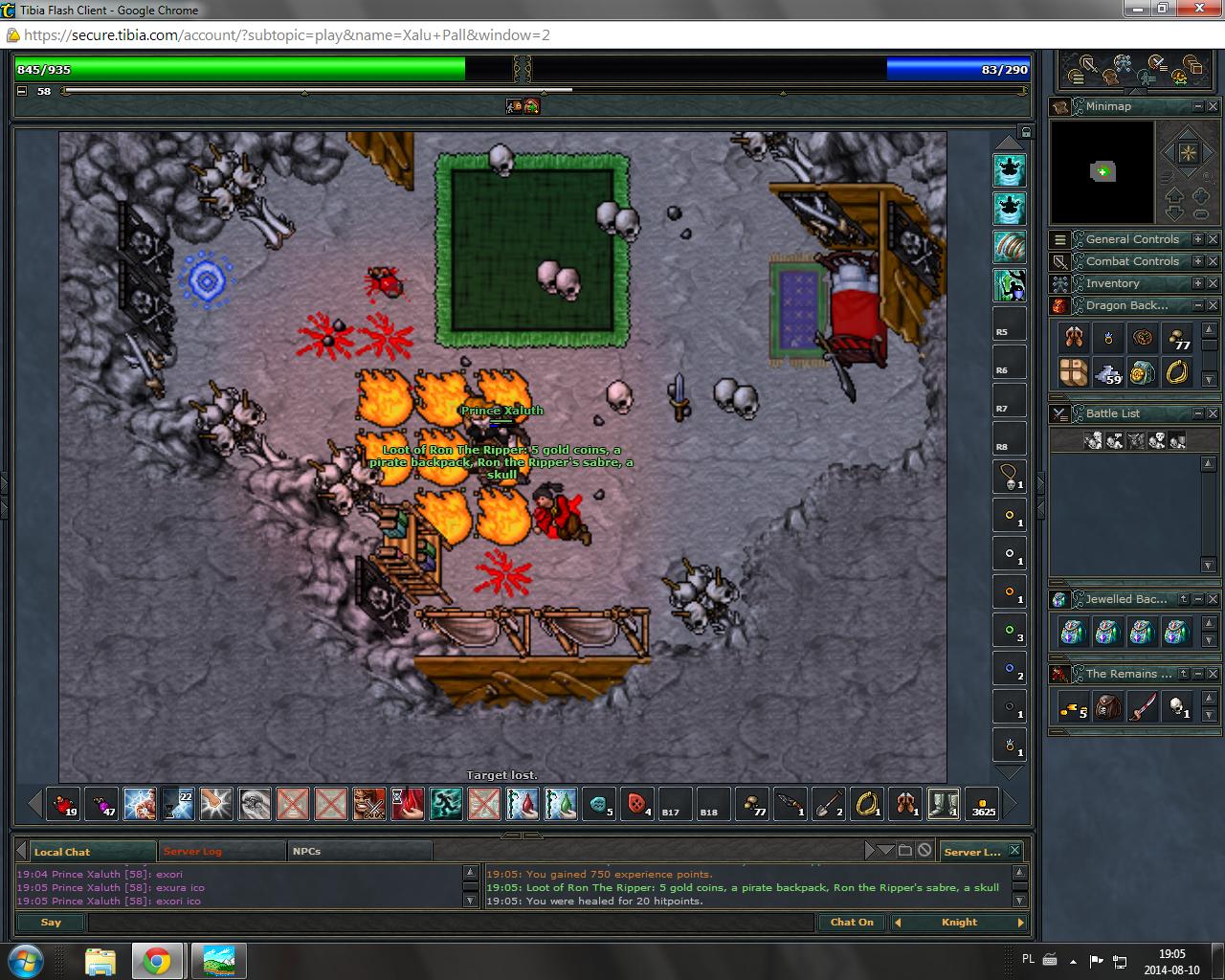1225x980 pixels.
Task: Switch to the Server Log chat tab
Action: 193,851
